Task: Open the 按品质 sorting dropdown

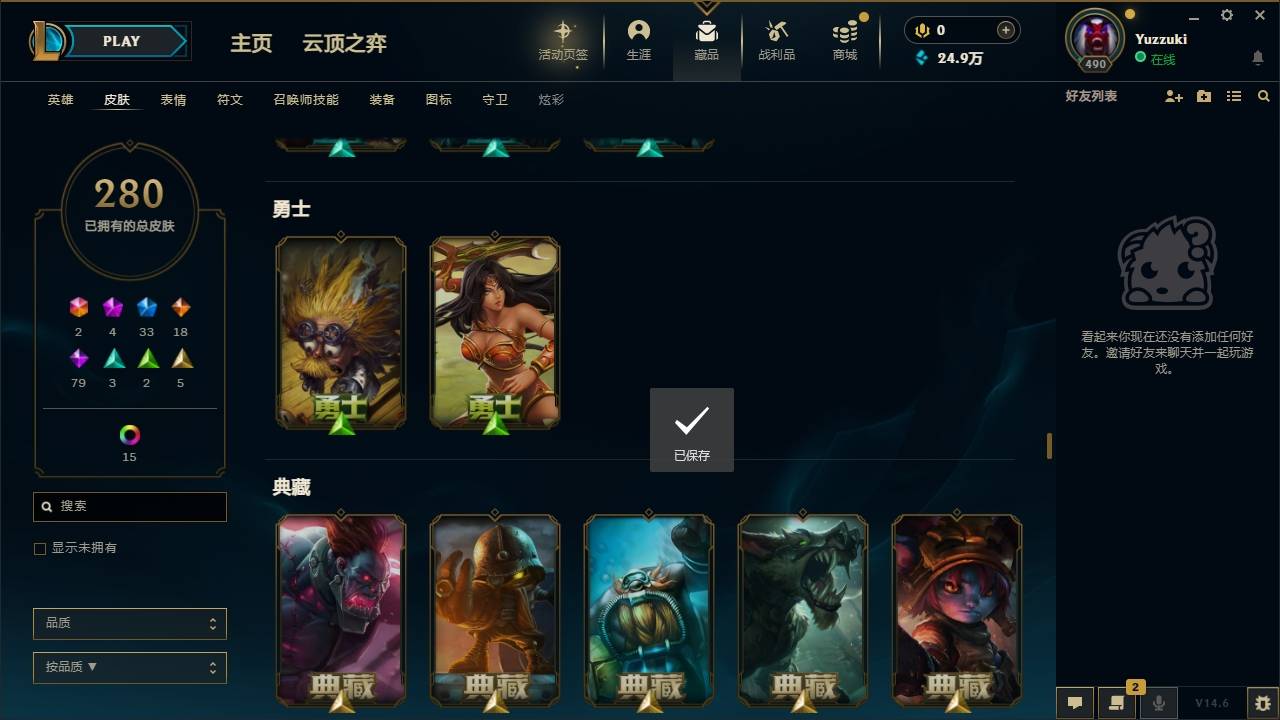Action: 129,667
